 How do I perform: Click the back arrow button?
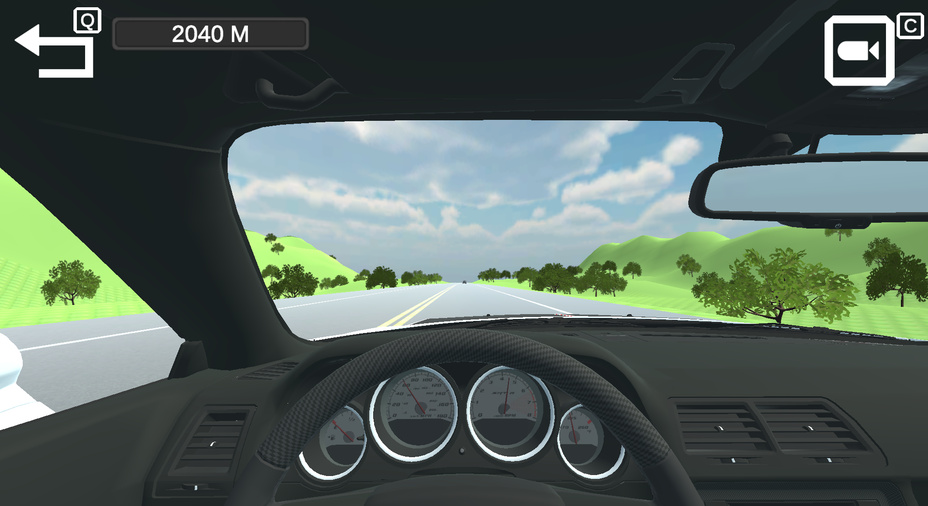(x=54, y=50)
